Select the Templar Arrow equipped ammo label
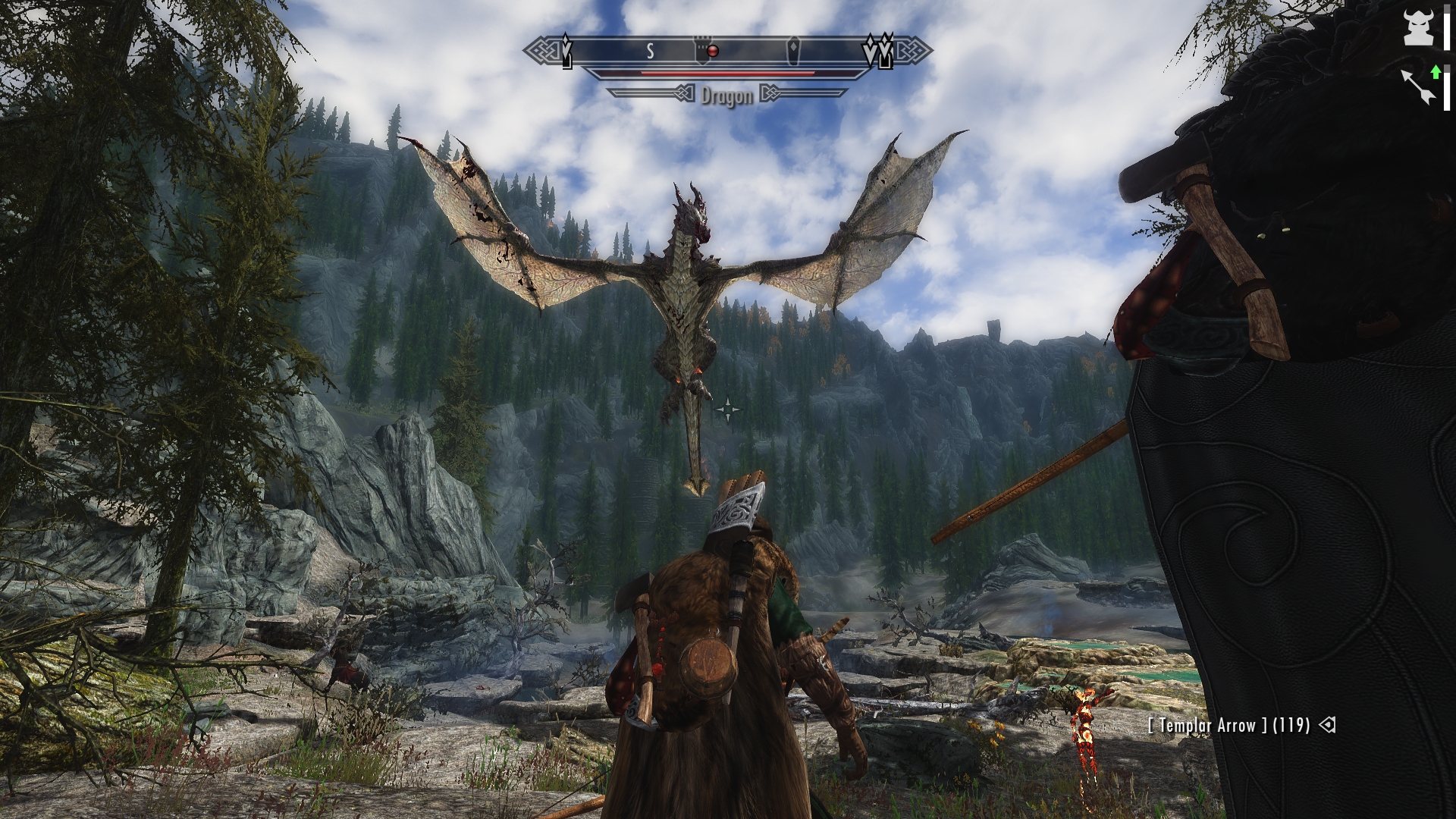 pyautogui.click(x=1228, y=726)
